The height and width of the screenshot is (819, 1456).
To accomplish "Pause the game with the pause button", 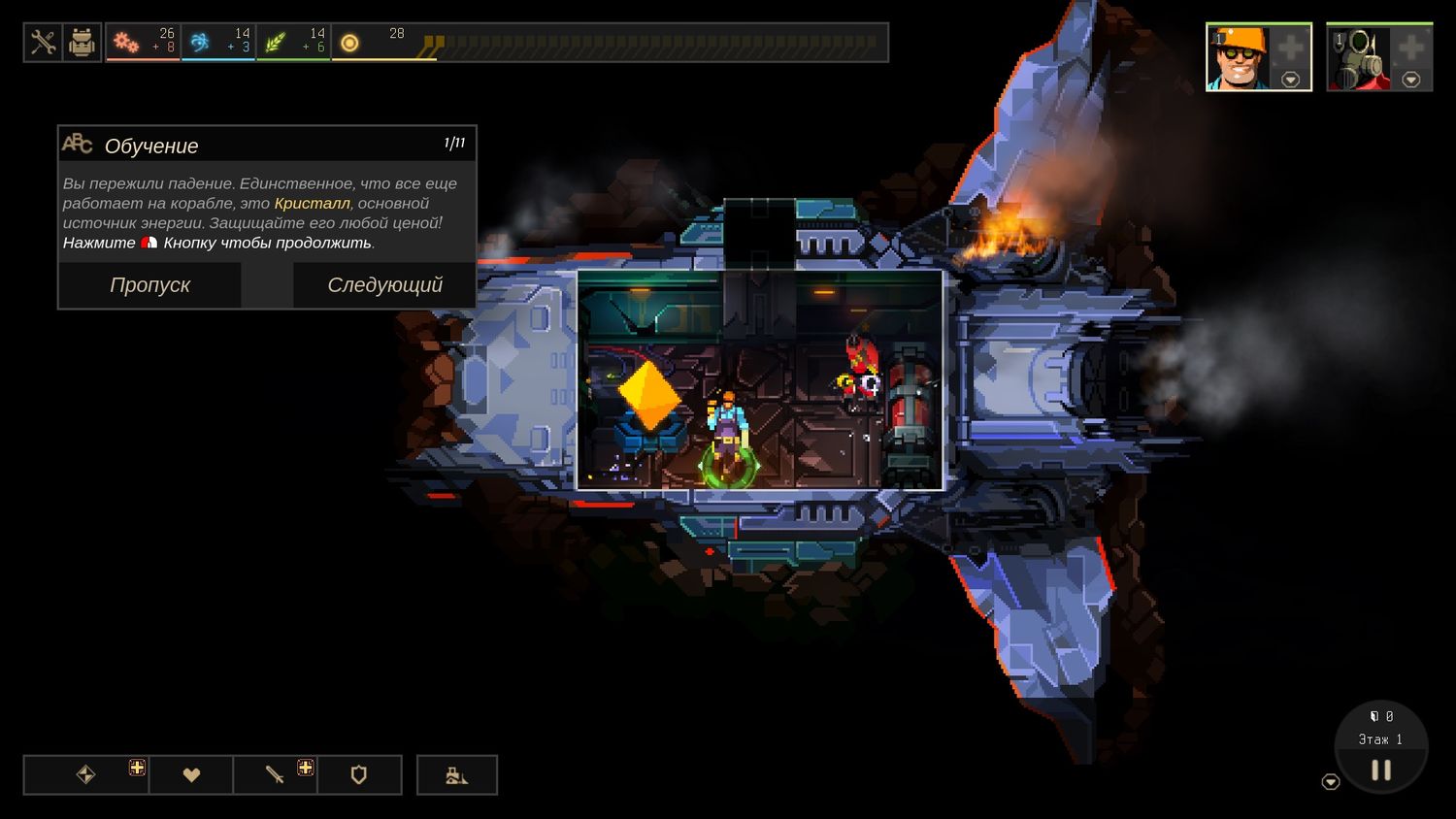I will 1381,770.
